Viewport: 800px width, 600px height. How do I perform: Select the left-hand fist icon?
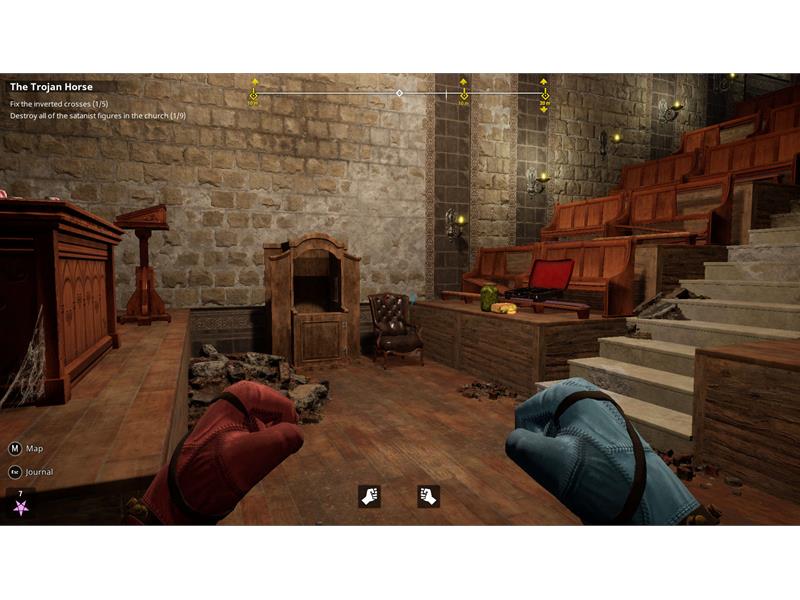pos(370,496)
